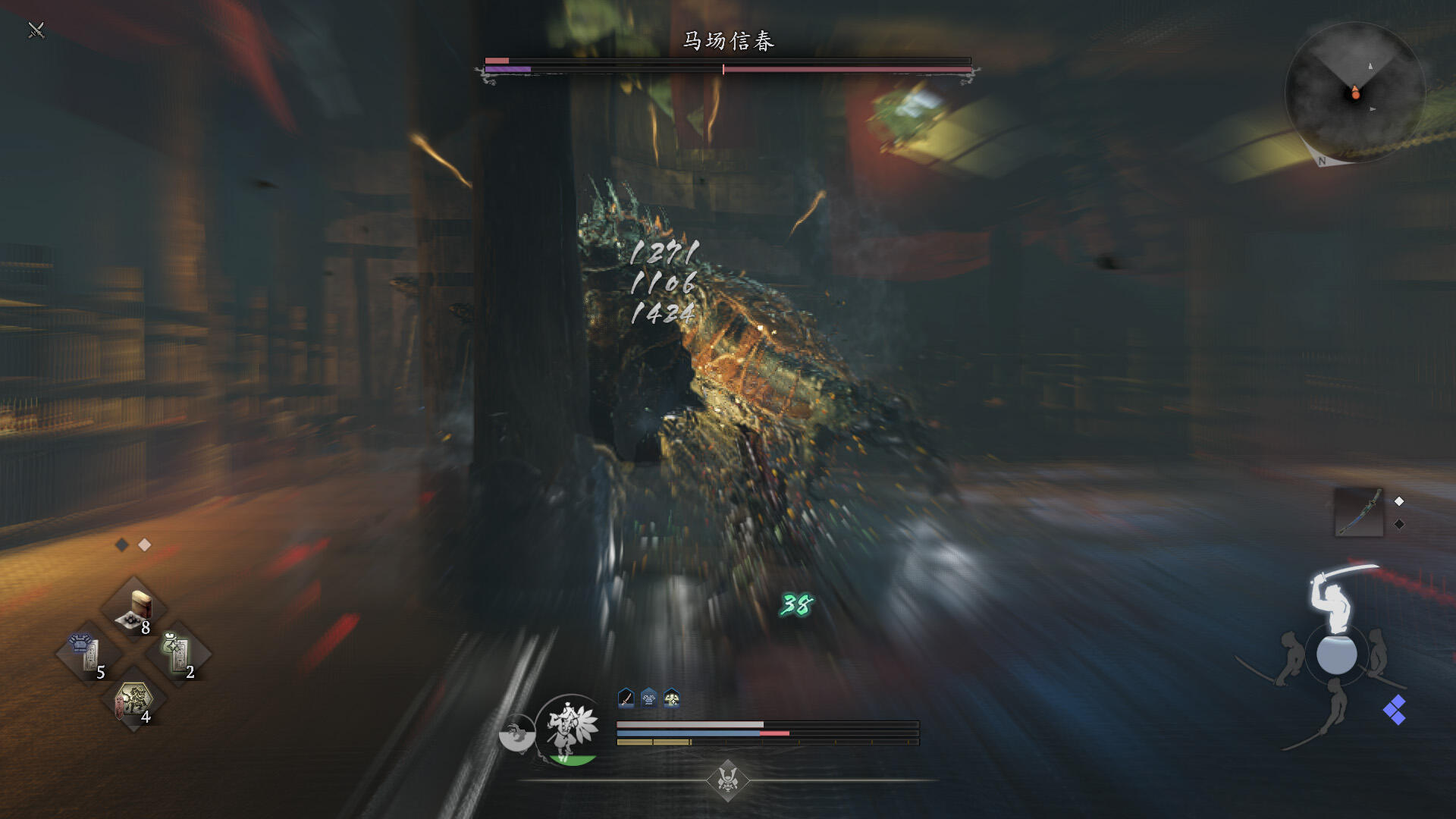The width and height of the screenshot is (1456, 819).
Task: Use the glowing pouch talisman with count 2
Action: pyautogui.click(x=179, y=653)
